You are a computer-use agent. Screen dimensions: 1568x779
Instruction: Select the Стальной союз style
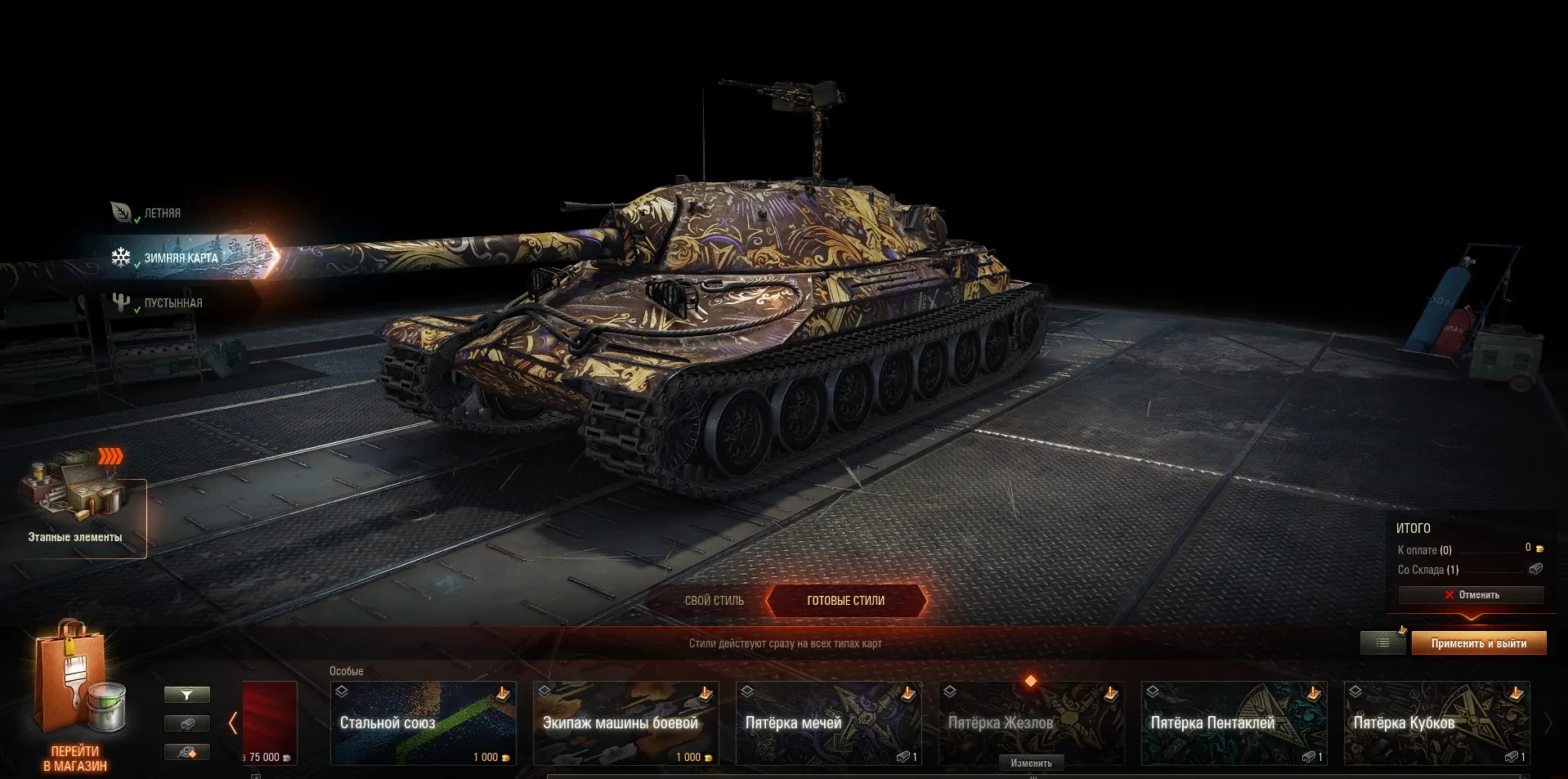pos(423,723)
